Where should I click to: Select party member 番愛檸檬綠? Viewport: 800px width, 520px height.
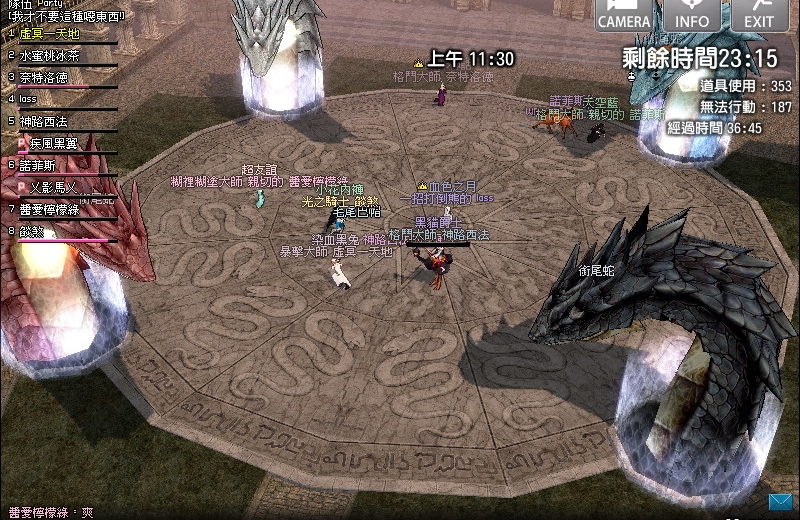coord(49,209)
